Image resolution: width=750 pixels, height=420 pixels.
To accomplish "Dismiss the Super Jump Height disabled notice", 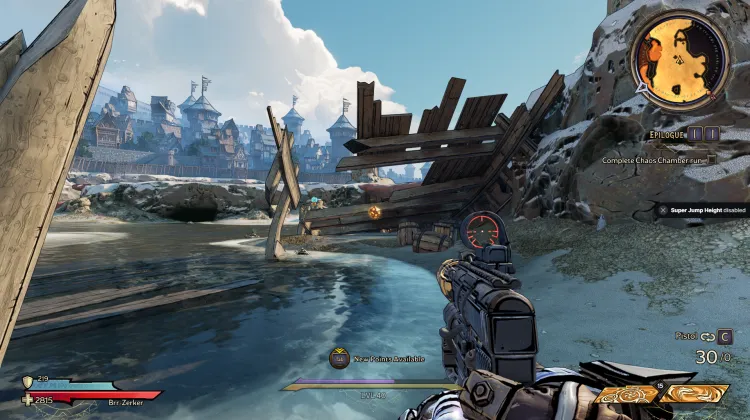I will click(663, 210).
